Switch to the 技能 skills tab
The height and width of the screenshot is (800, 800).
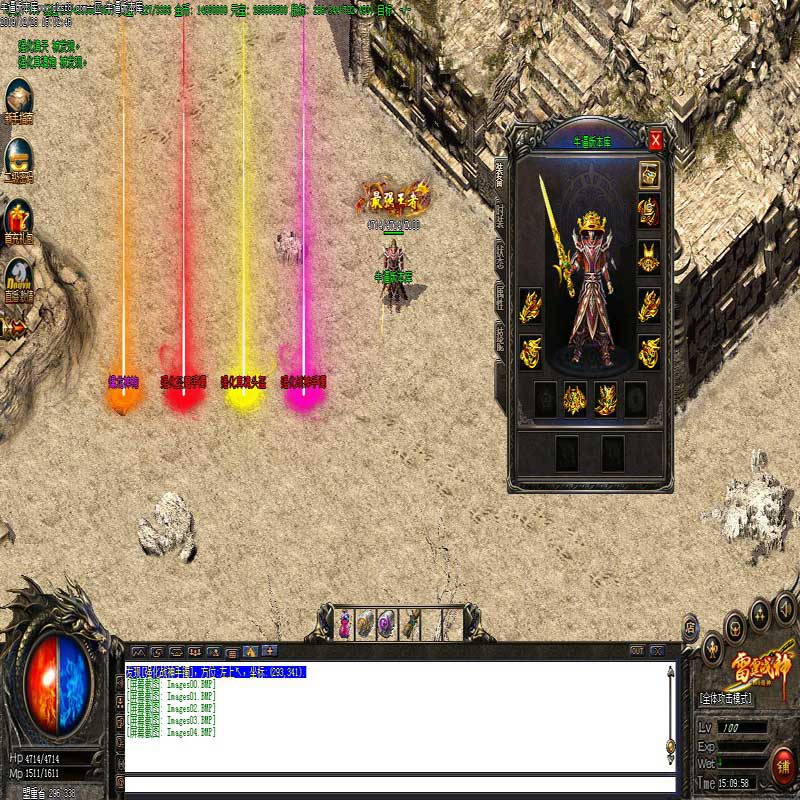pos(500,337)
